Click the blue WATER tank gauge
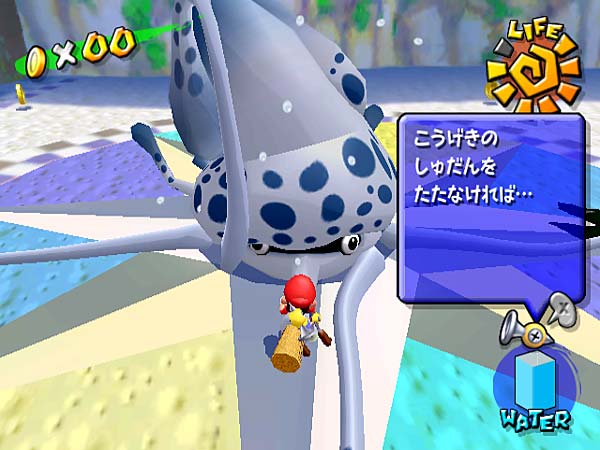This screenshot has height=450, width=600. pyautogui.click(x=532, y=377)
